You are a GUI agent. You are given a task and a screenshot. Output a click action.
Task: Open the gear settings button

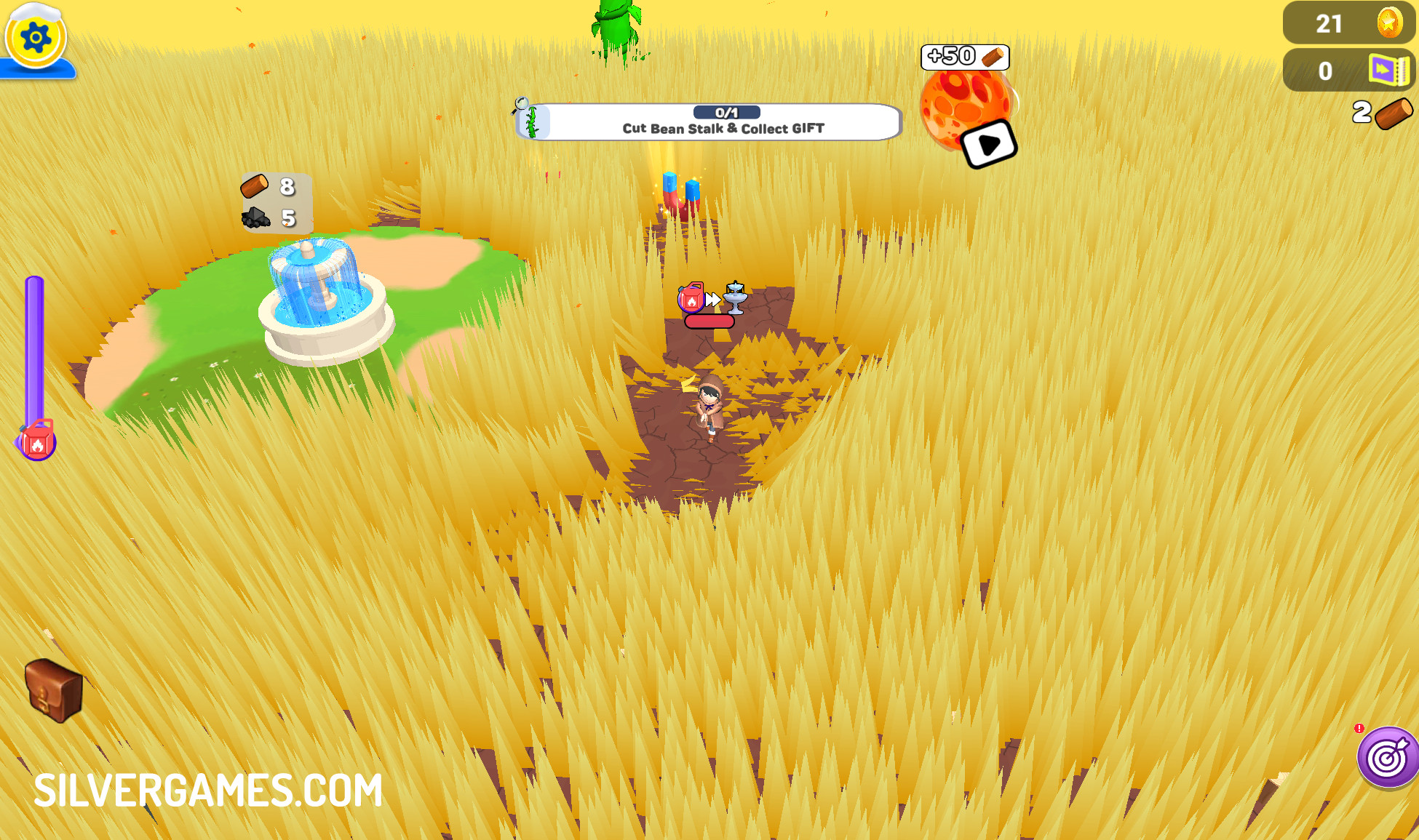pos(35,37)
